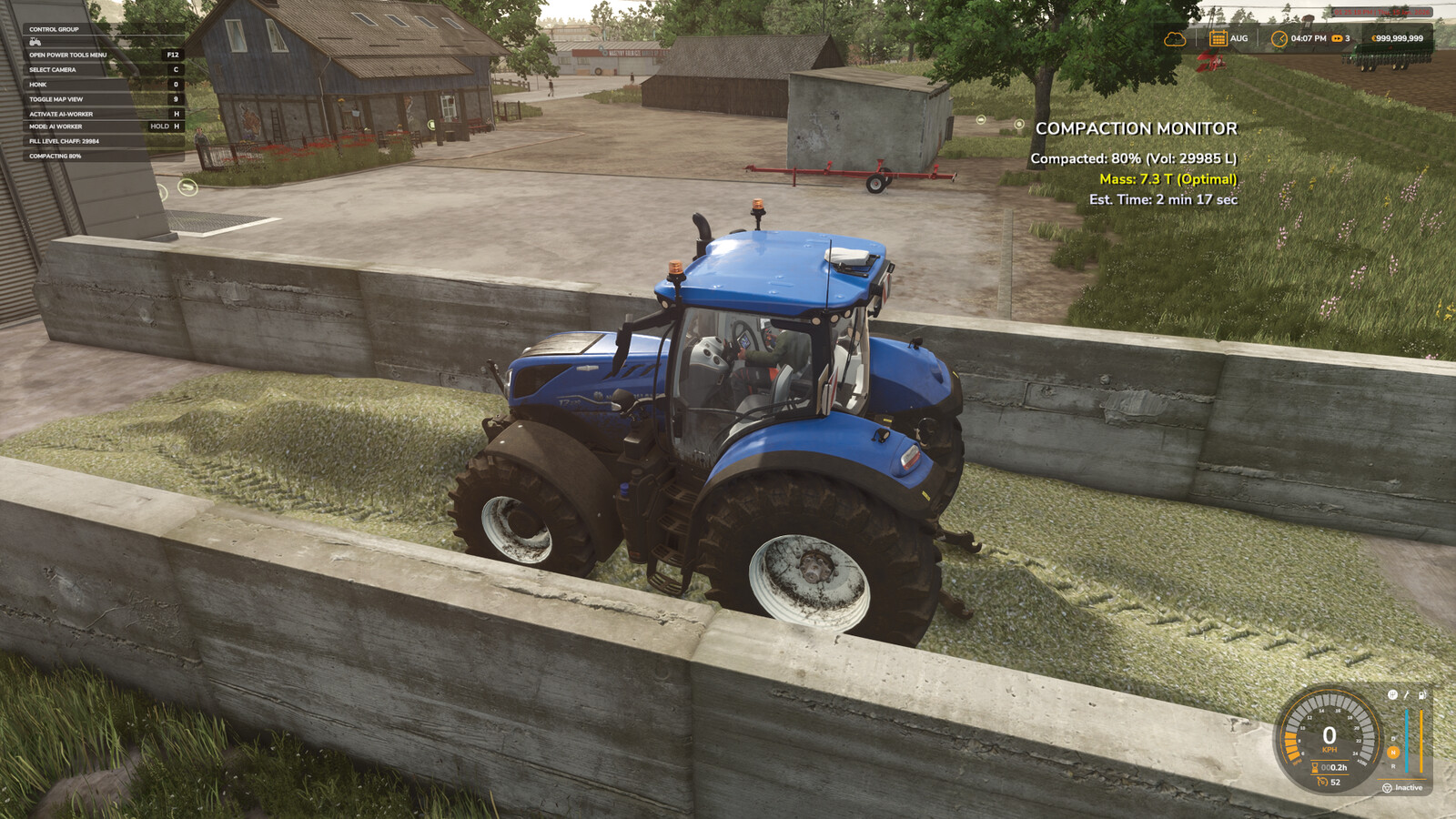
Task: Click the clock icon next to 04:07 PM
Action: pos(1279,38)
